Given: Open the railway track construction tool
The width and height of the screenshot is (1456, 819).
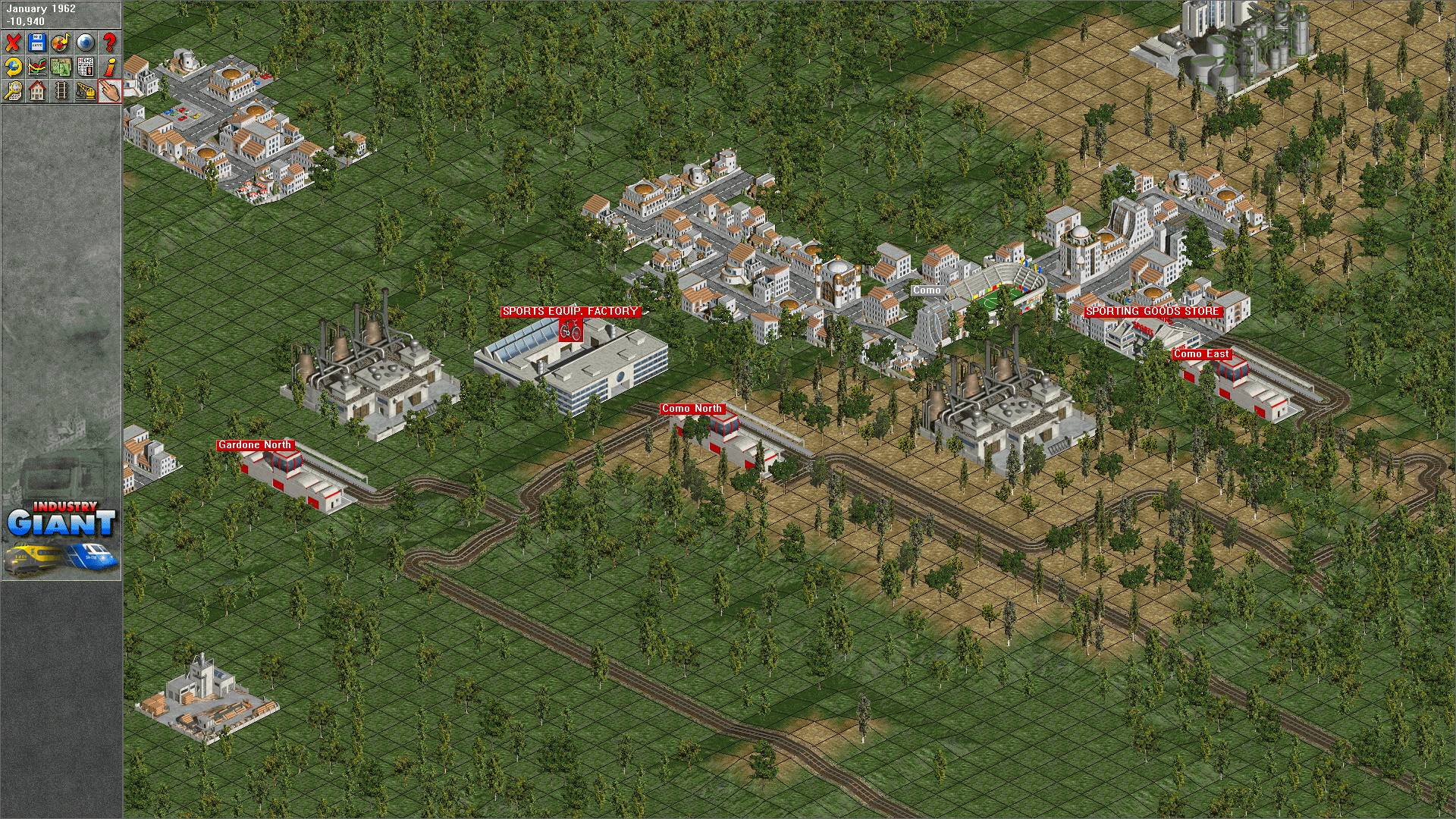Looking at the screenshot, I should coord(61,91).
